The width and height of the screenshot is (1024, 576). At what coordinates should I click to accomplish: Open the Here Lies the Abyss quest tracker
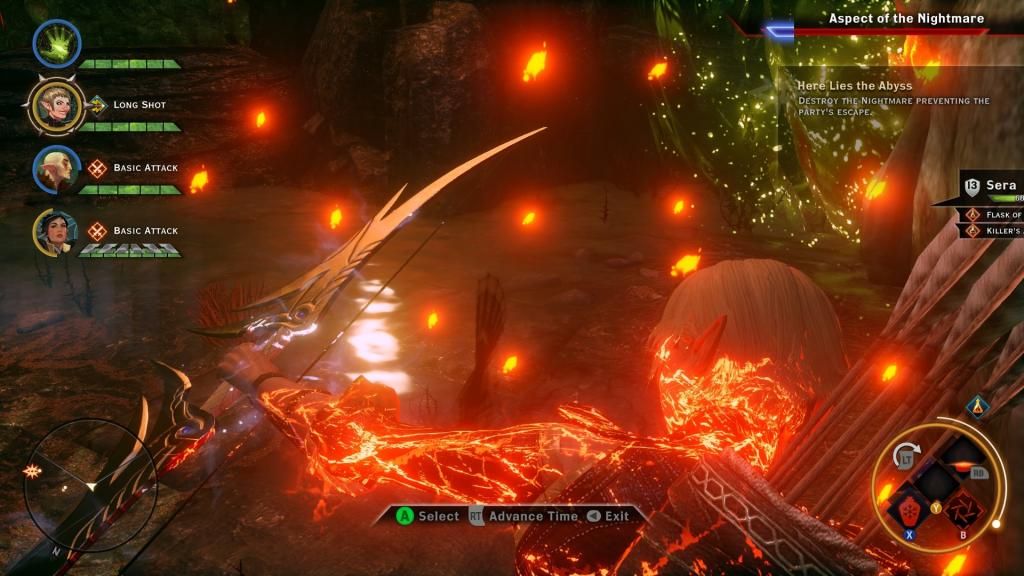click(855, 86)
